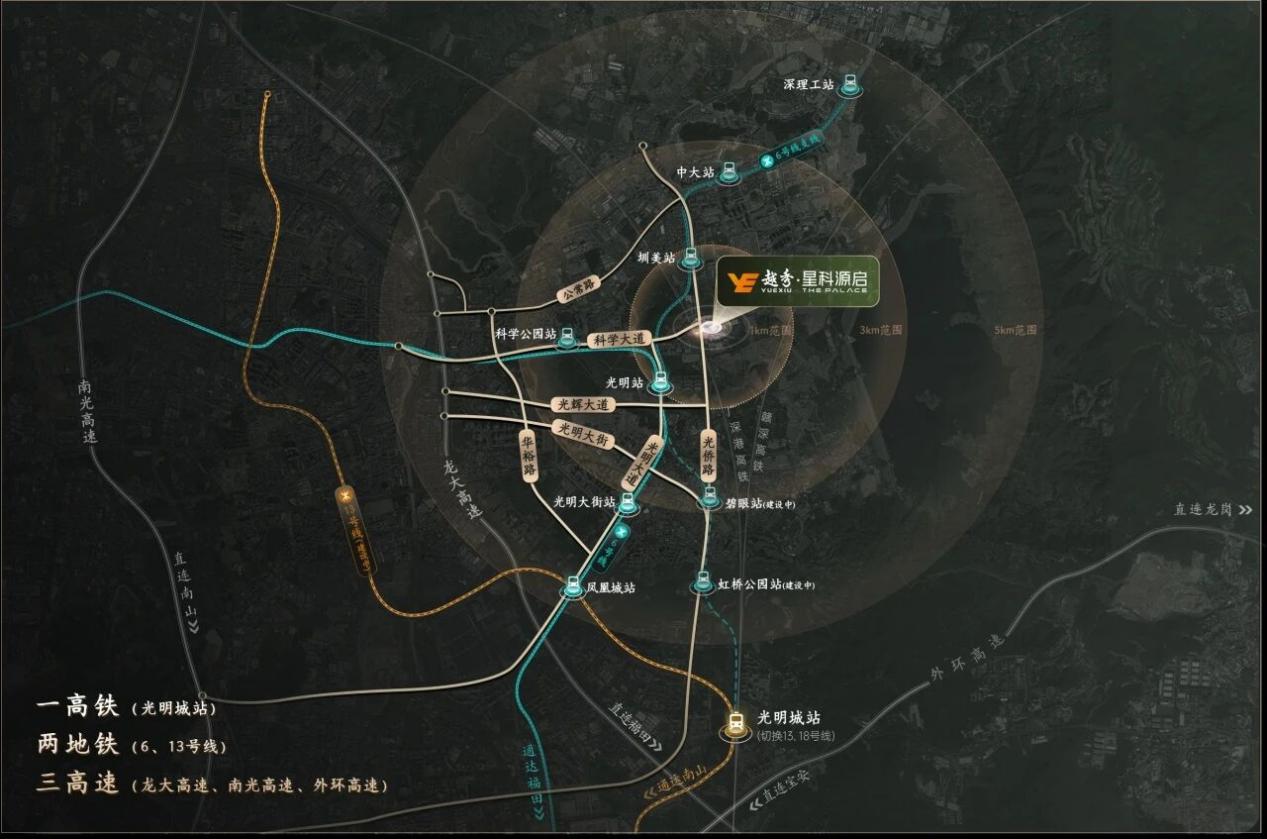Click the 光明站 metro icon
The image size is (1267, 839).
pos(659,383)
